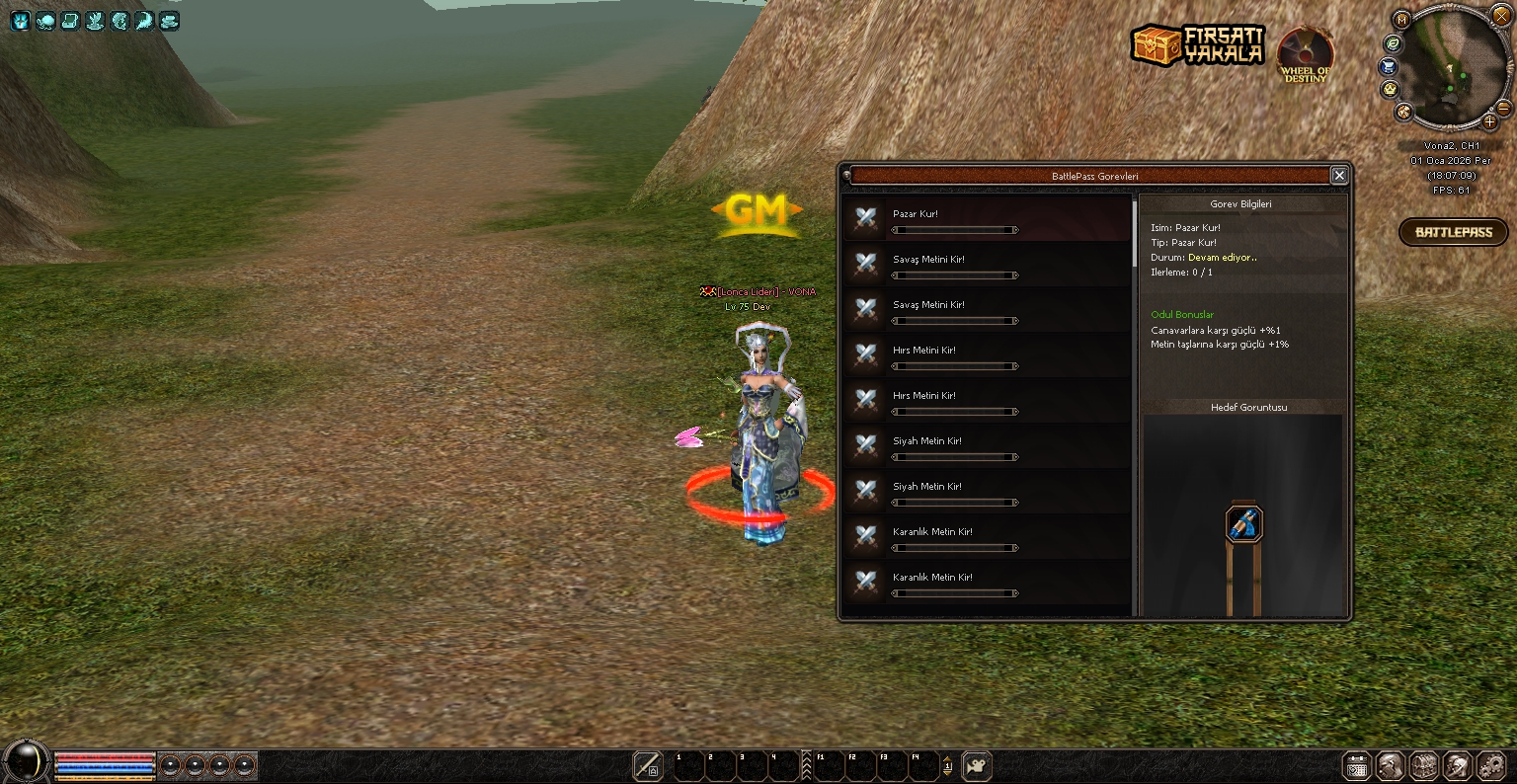Image resolution: width=1517 pixels, height=784 pixels.
Task: Open the BATTLEPASS button
Action: pyautogui.click(x=1453, y=232)
